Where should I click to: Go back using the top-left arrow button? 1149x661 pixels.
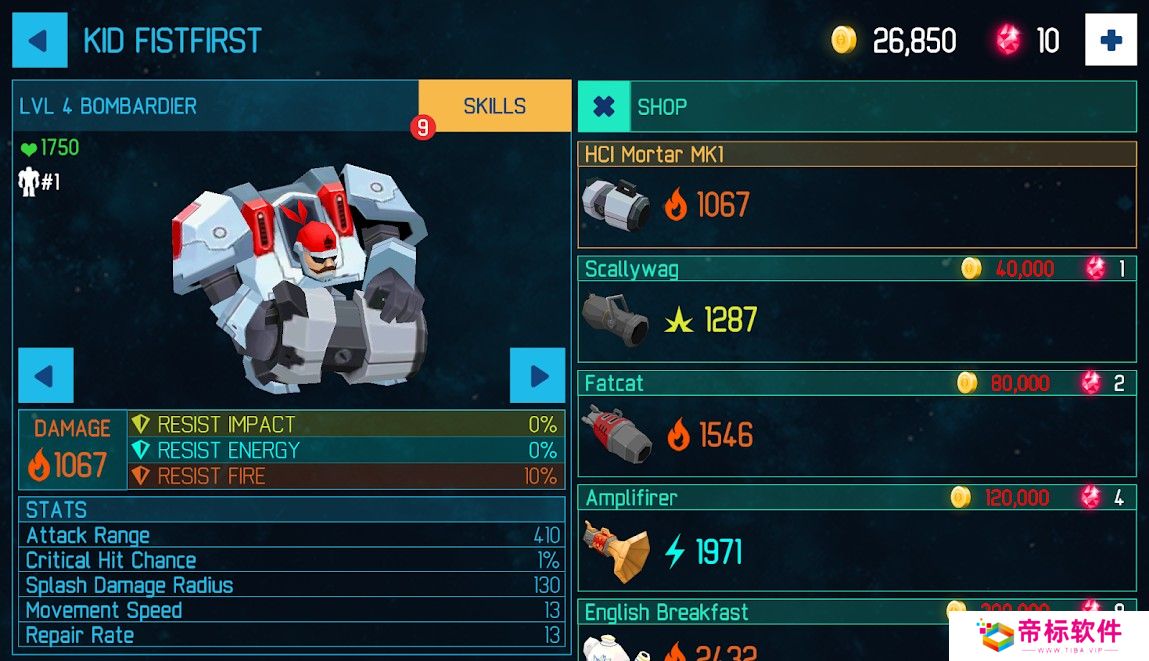40,40
